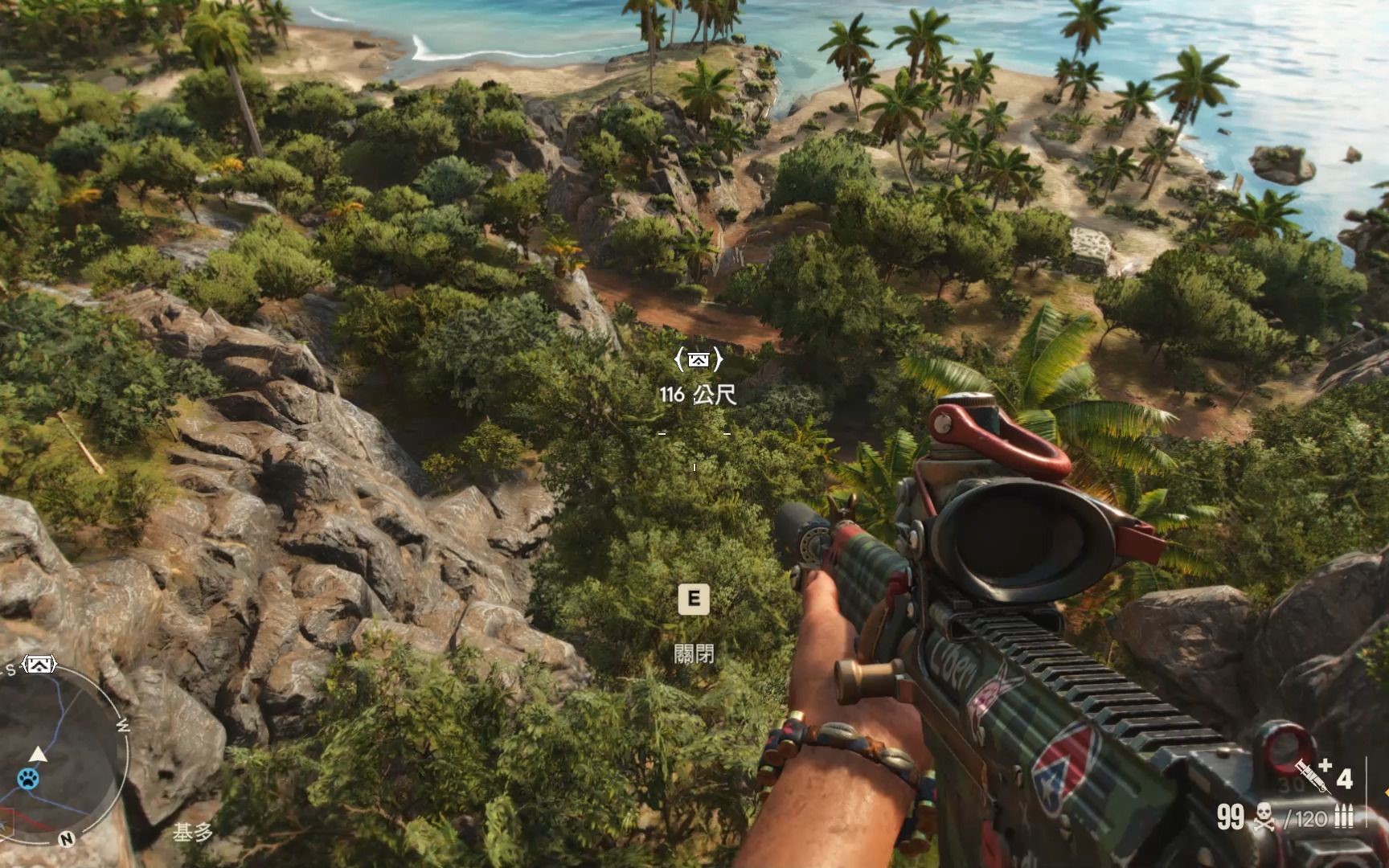Viewport: 1389px width, 868px height.
Task: Click the N compass marker on minimap
Action: coord(67,839)
